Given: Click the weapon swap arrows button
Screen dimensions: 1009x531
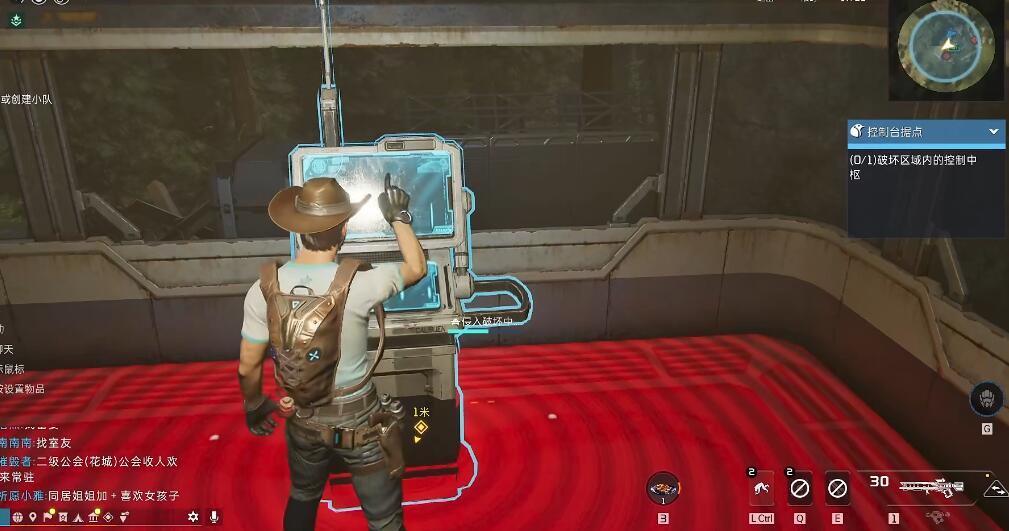Looking at the screenshot, I should click(994, 489).
